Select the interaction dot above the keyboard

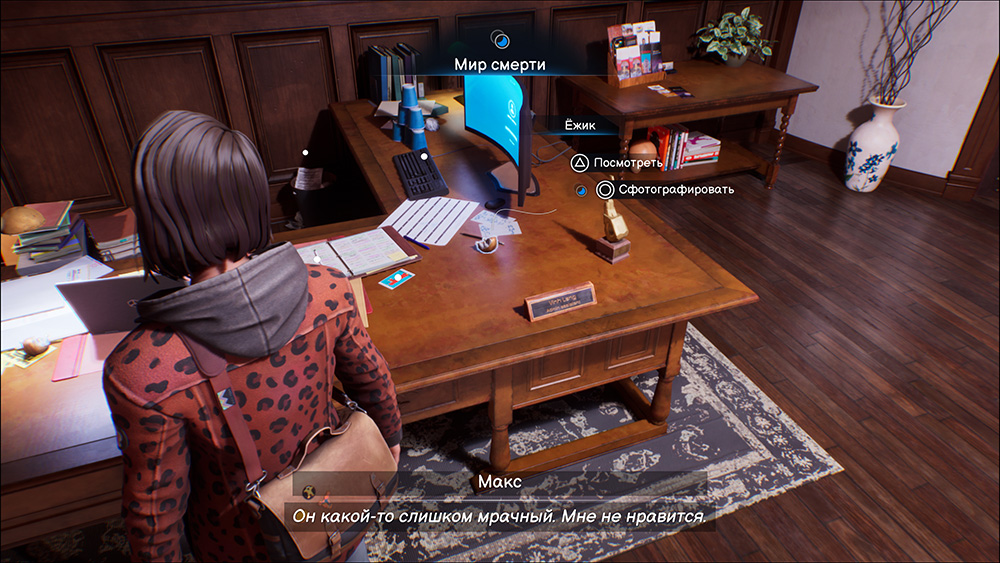point(424,156)
